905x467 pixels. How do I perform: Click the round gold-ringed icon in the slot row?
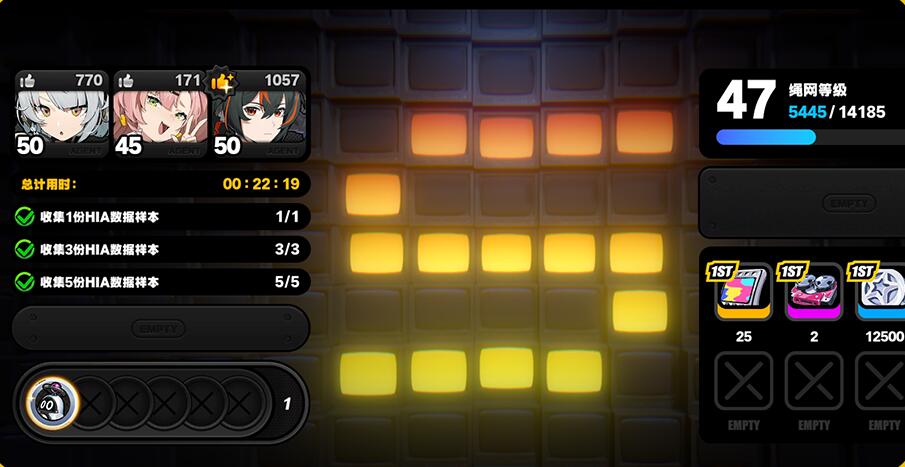tap(51, 405)
